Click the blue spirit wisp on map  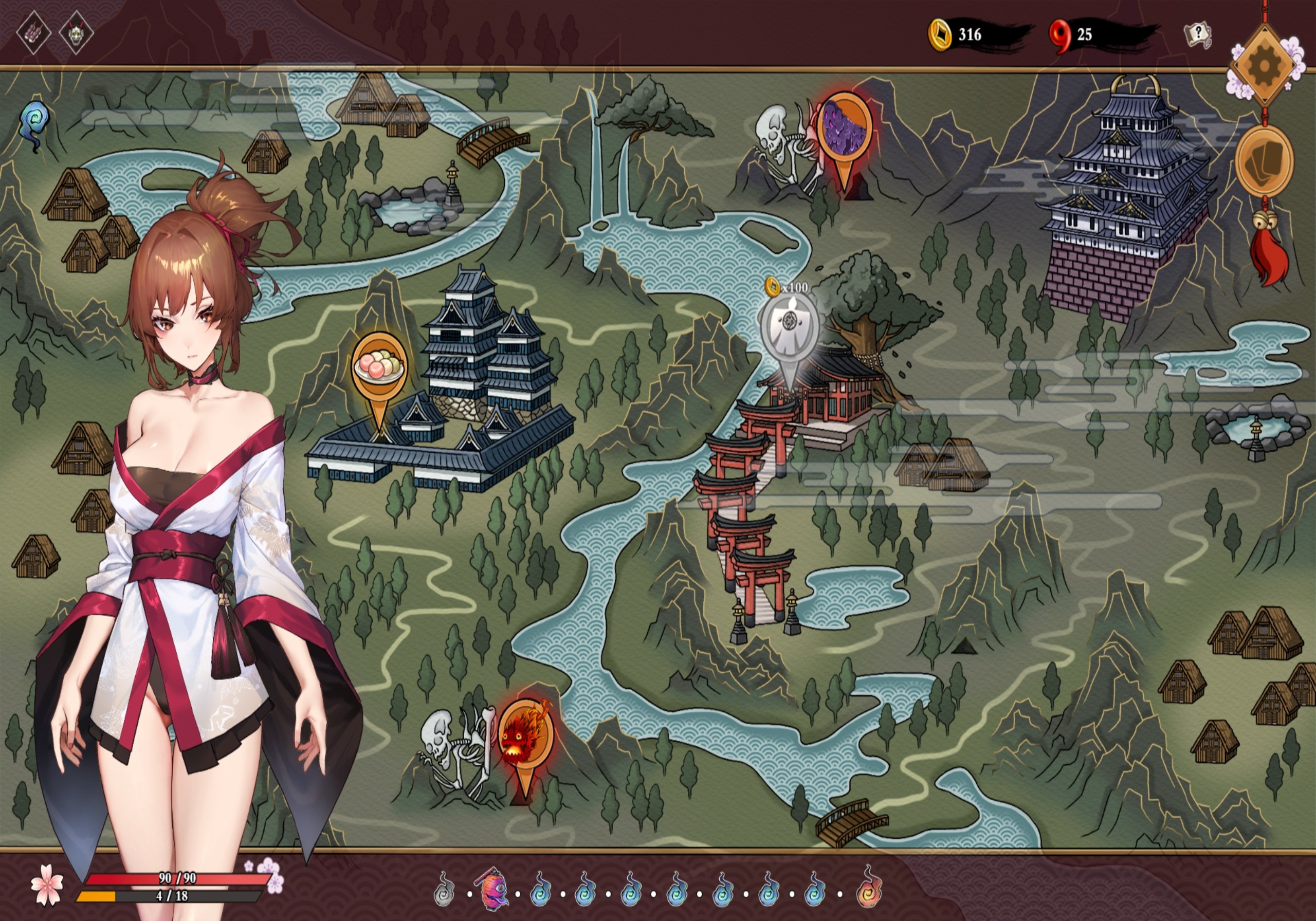34,124
